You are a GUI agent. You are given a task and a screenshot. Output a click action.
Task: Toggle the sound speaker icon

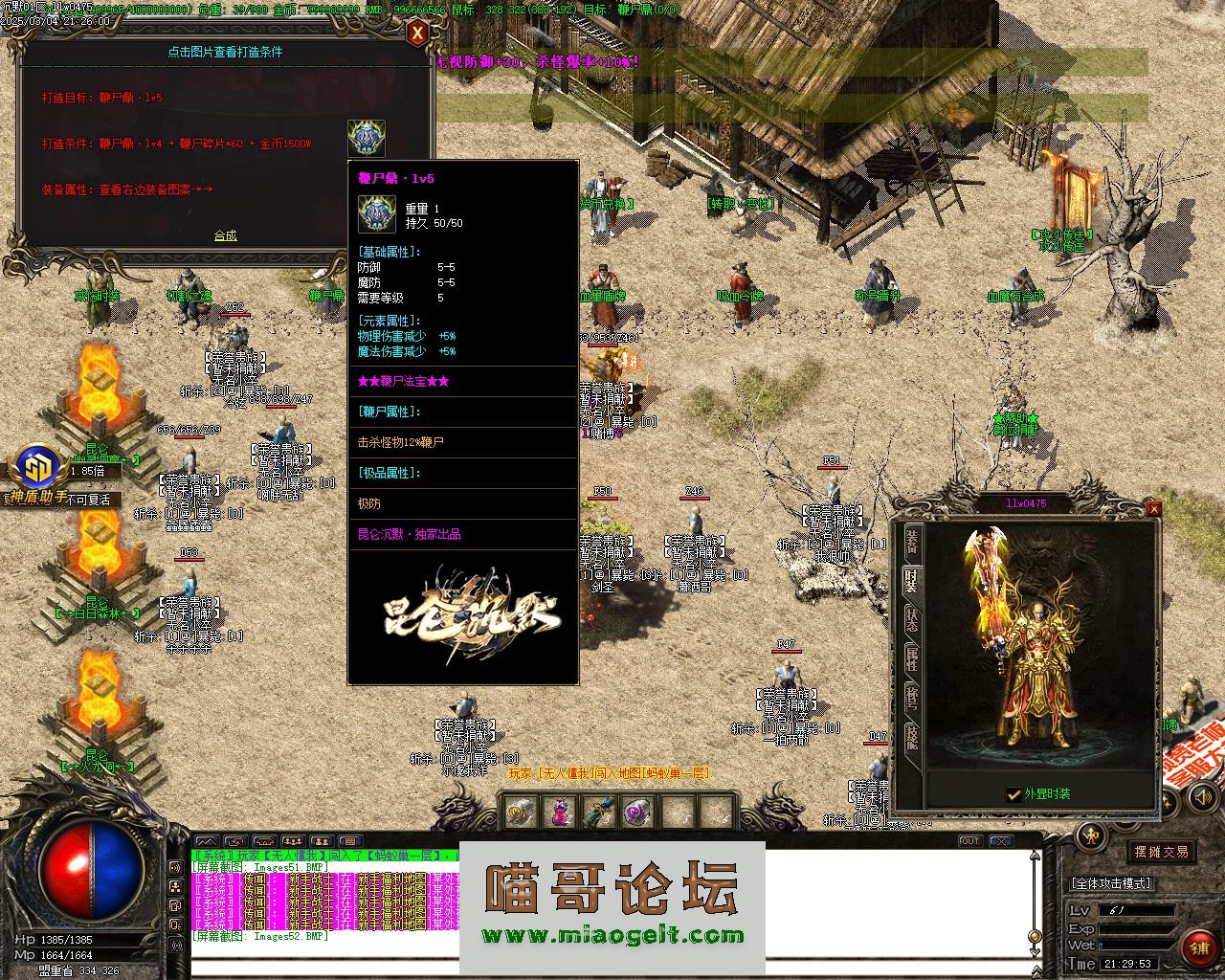coord(176,867)
